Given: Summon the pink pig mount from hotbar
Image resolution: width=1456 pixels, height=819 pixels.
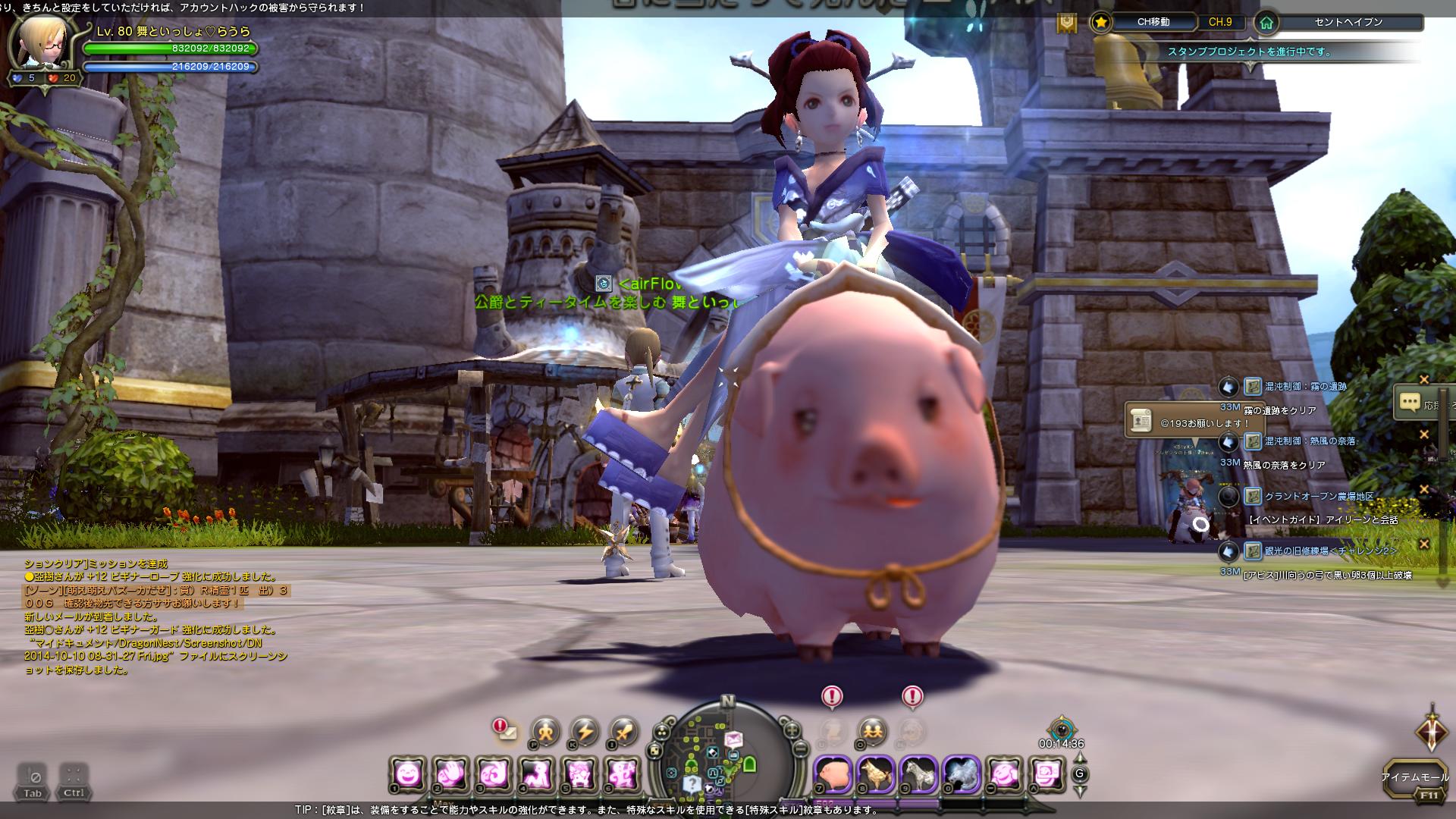Looking at the screenshot, I should coord(832,774).
